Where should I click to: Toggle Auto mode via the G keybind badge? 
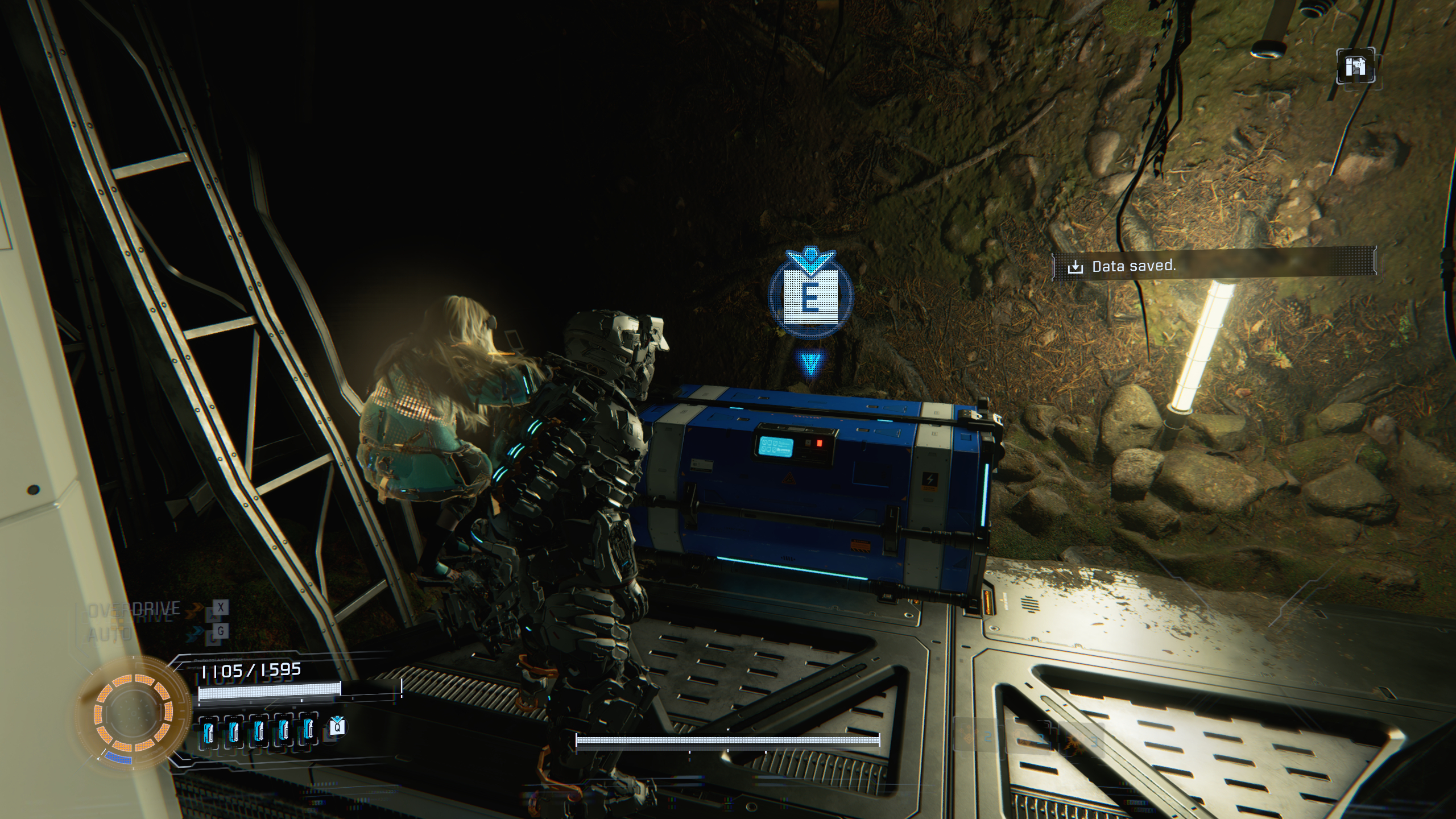220,631
